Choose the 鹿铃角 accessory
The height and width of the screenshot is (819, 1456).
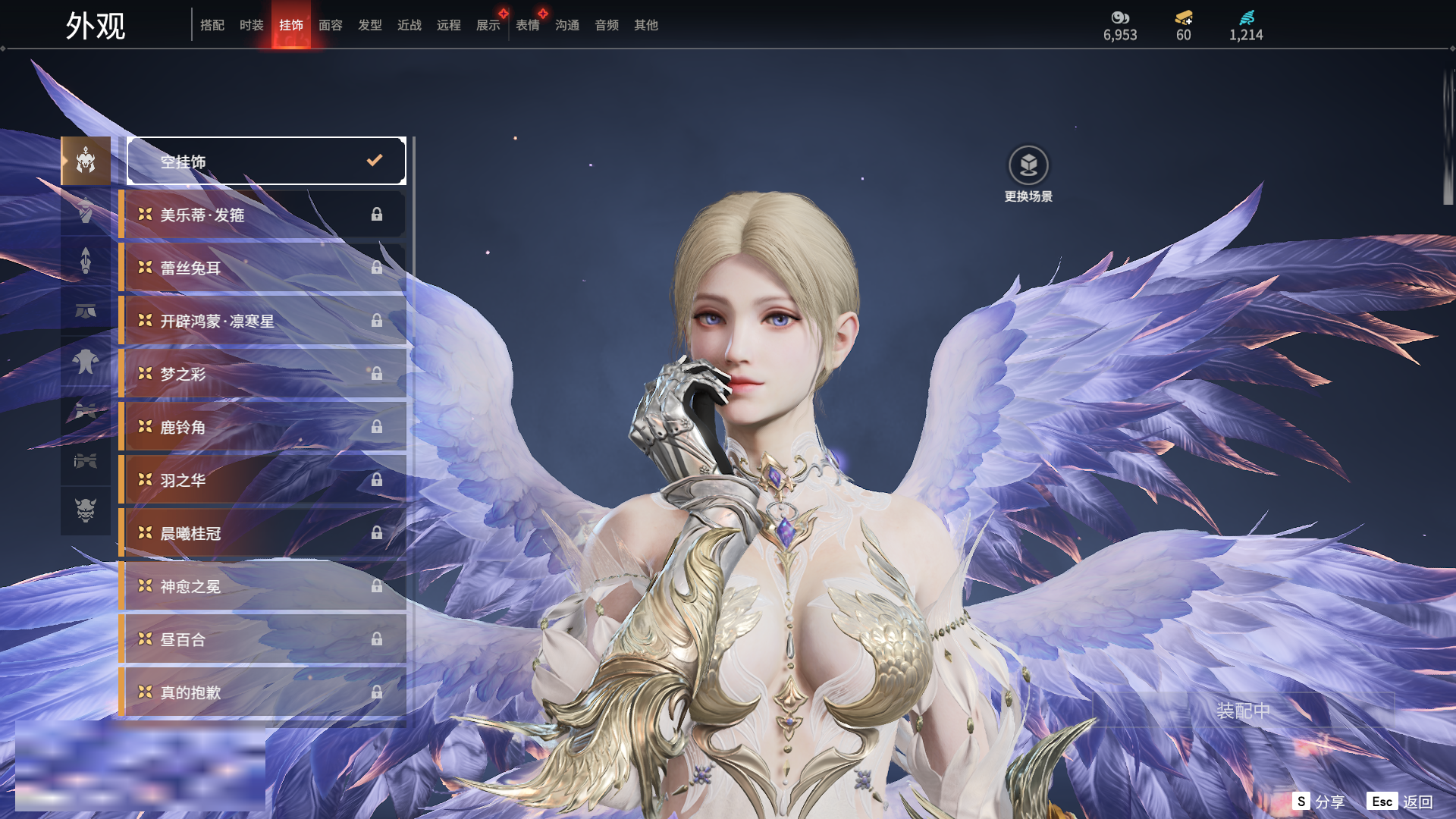tap(262, 427)
